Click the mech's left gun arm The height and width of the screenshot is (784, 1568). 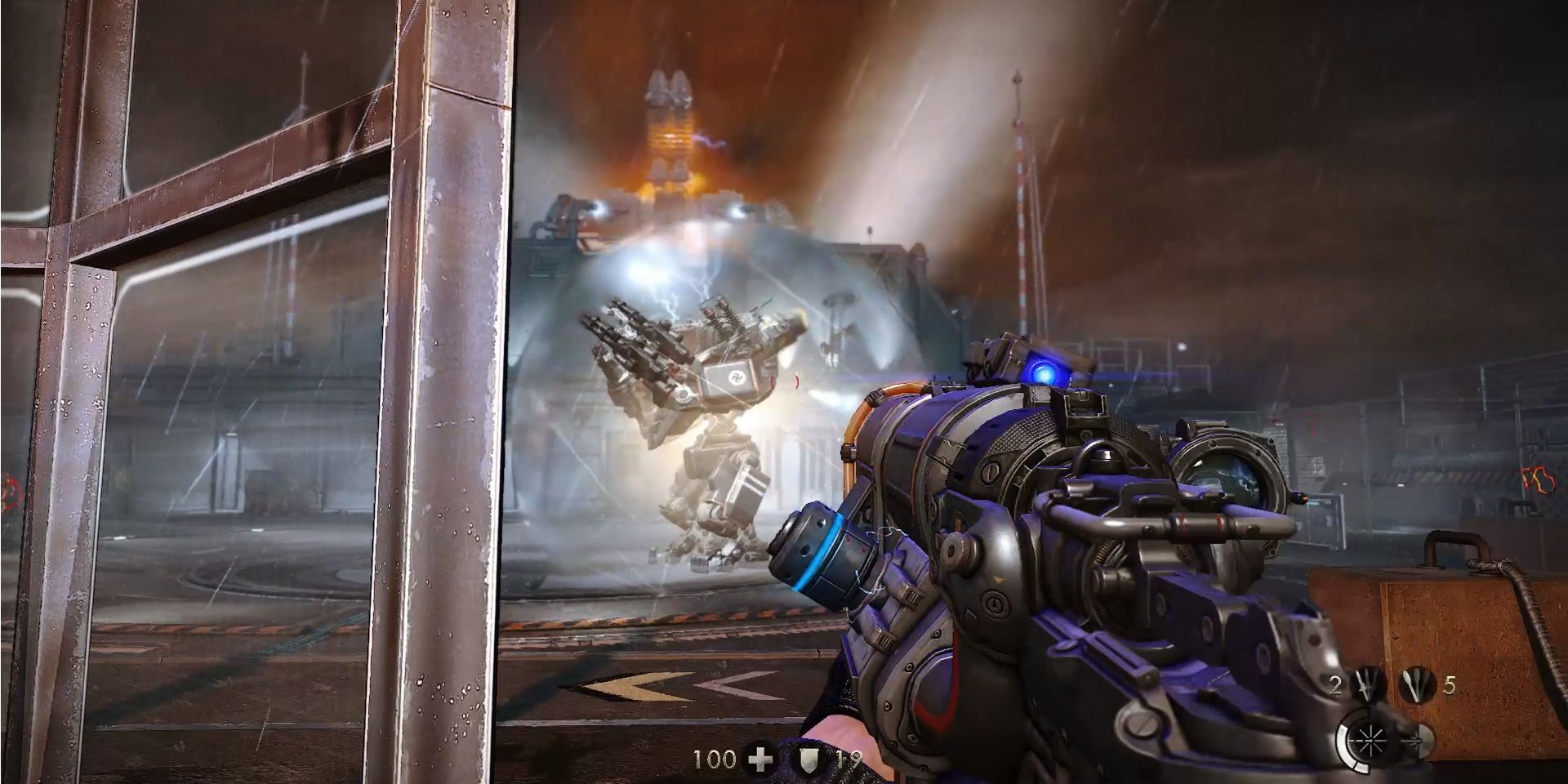(641, 351)
